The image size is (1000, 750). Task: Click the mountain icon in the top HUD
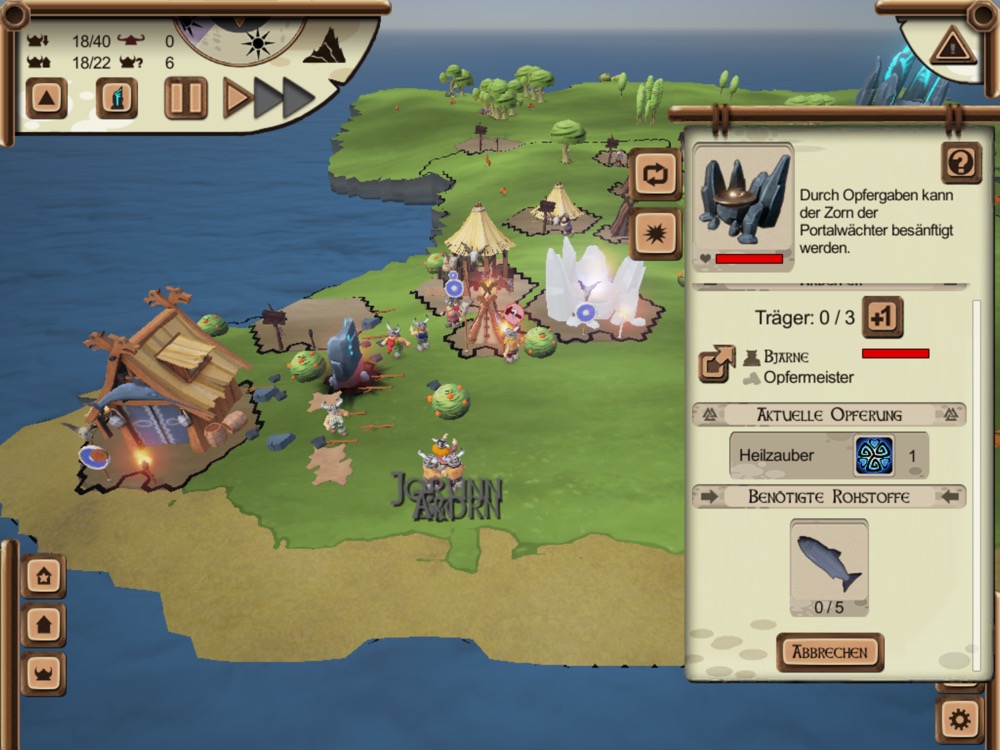coord(325,46)
